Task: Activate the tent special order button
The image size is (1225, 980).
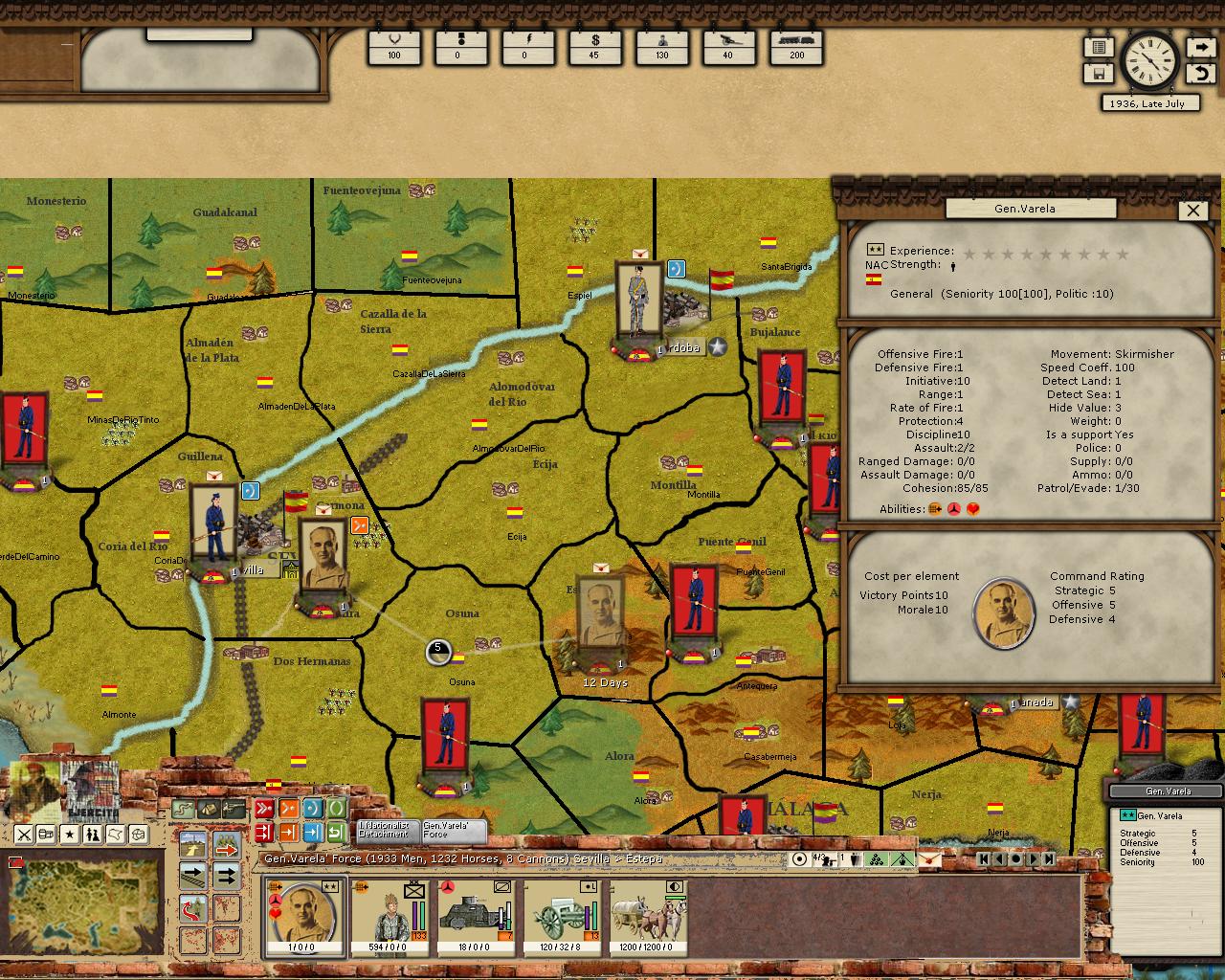Action: pyautogui.click(x=208, y=810)
